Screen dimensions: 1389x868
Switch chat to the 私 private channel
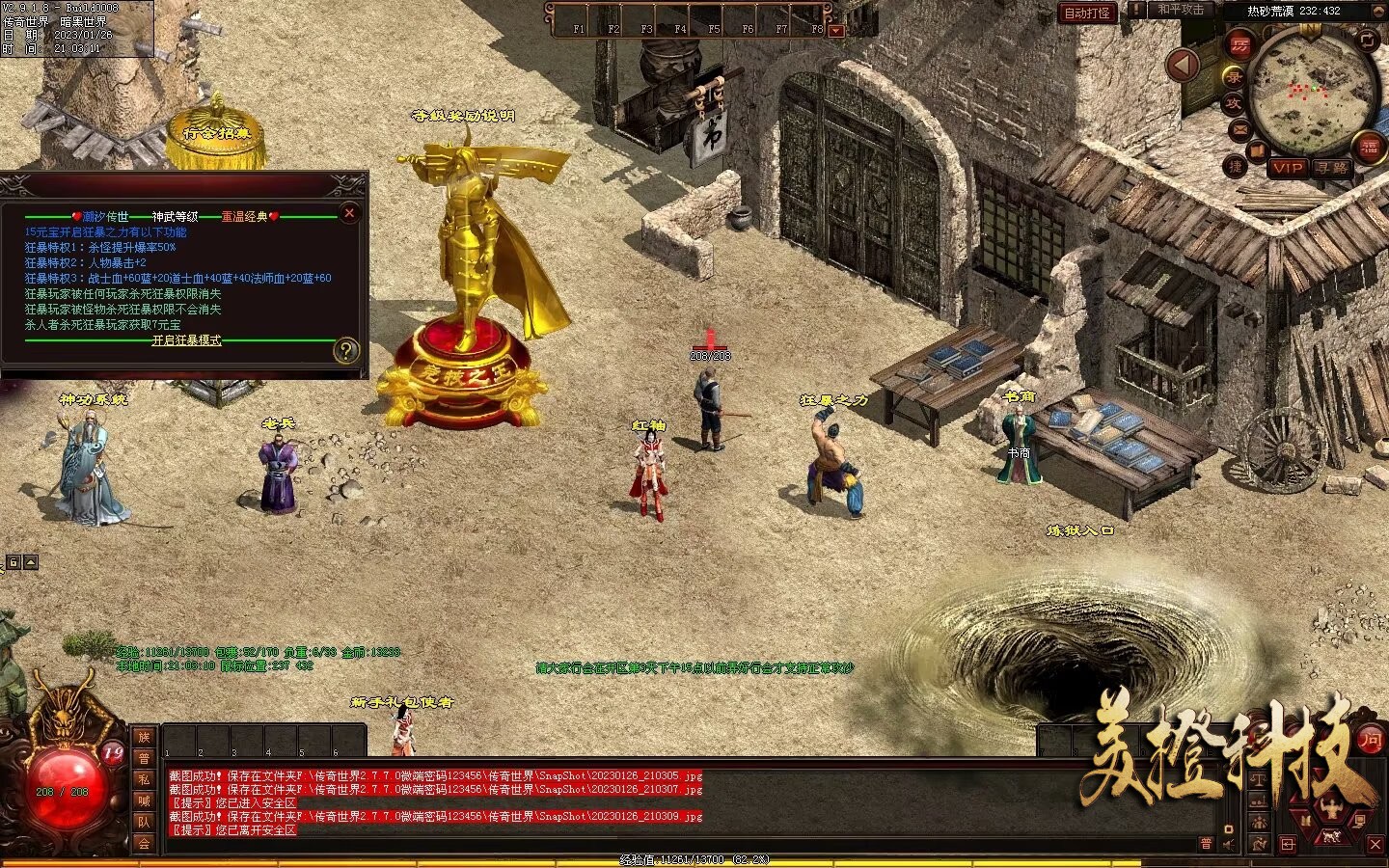point(144,779)
